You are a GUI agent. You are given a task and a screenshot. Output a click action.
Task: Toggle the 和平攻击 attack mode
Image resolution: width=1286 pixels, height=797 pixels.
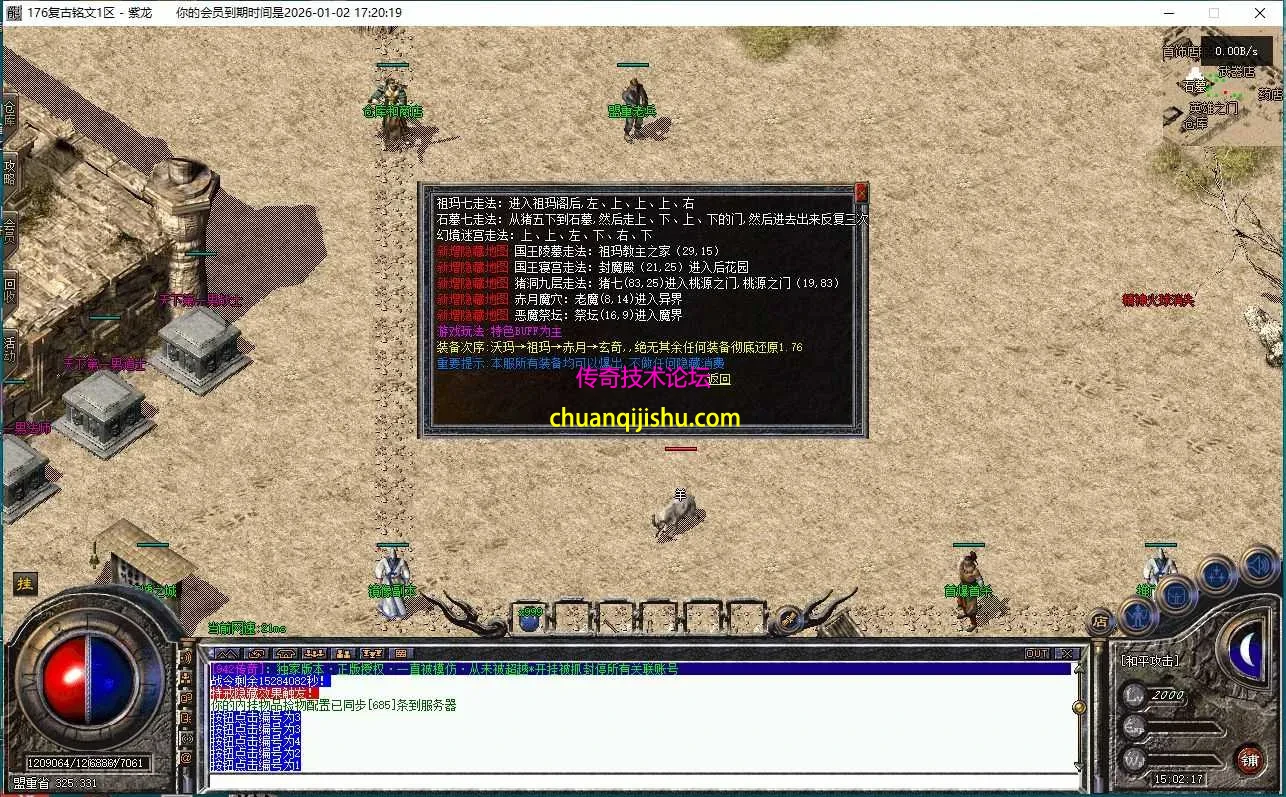tap(1149, 660)
